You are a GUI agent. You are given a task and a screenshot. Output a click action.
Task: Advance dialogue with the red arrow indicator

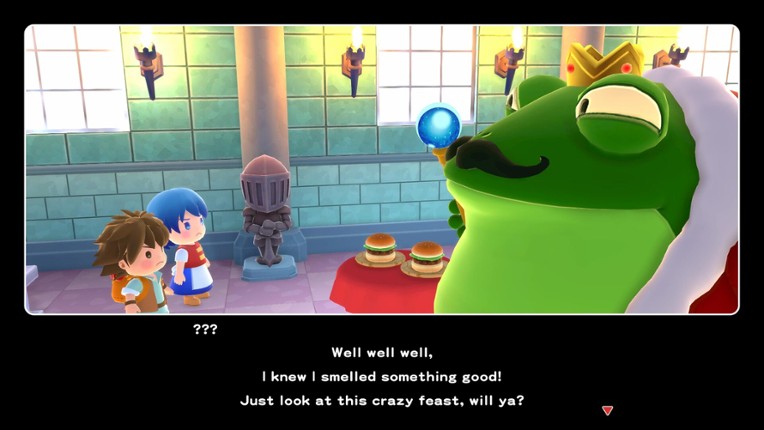point(607,410)
